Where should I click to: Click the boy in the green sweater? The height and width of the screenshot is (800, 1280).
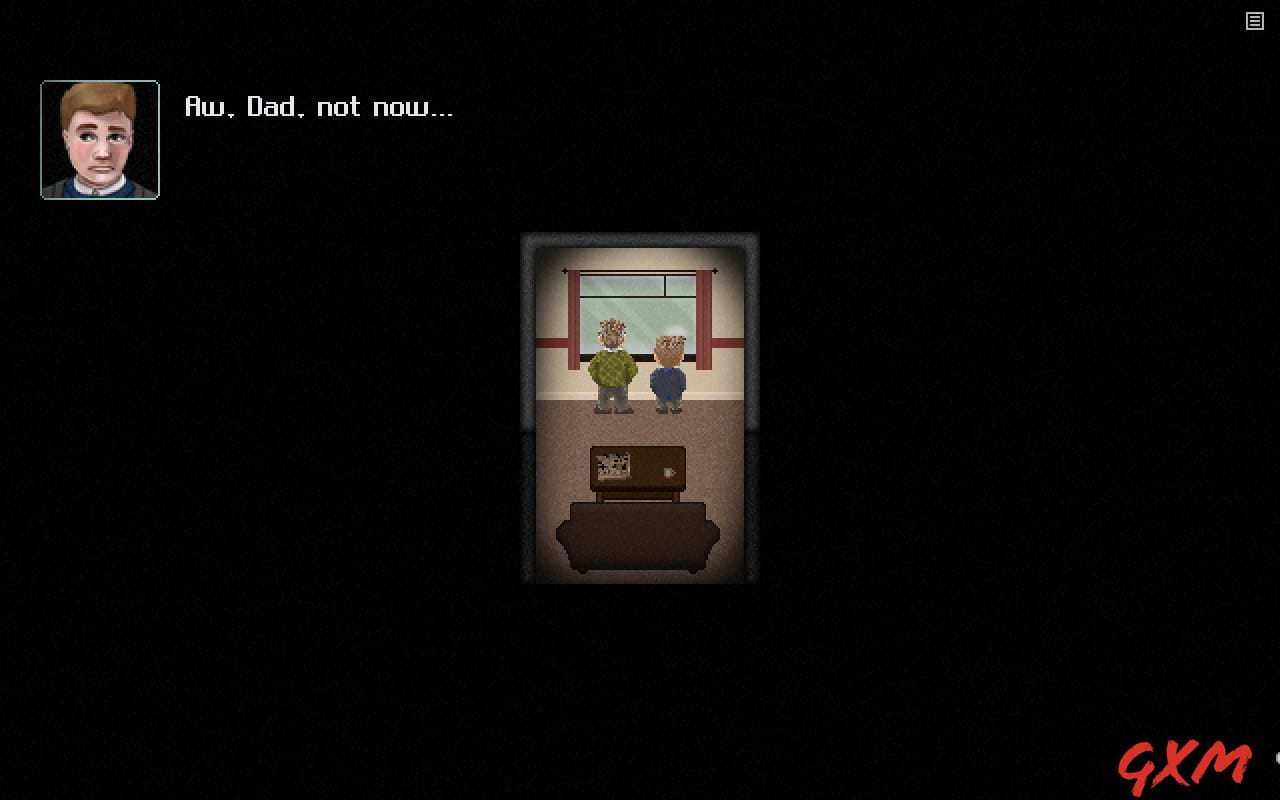[x=612, y=370]
